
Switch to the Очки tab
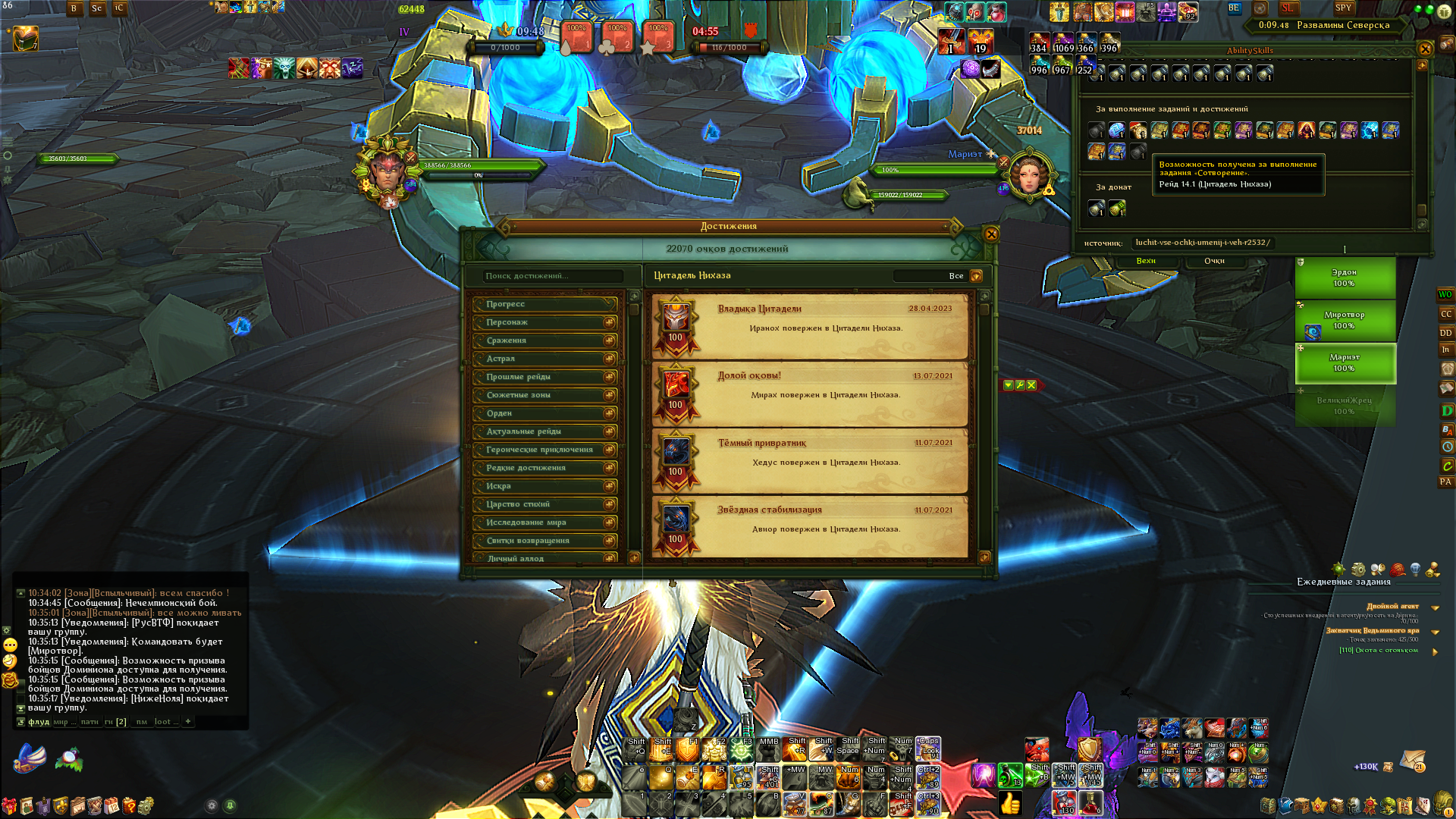click(x=1214, y=261)
